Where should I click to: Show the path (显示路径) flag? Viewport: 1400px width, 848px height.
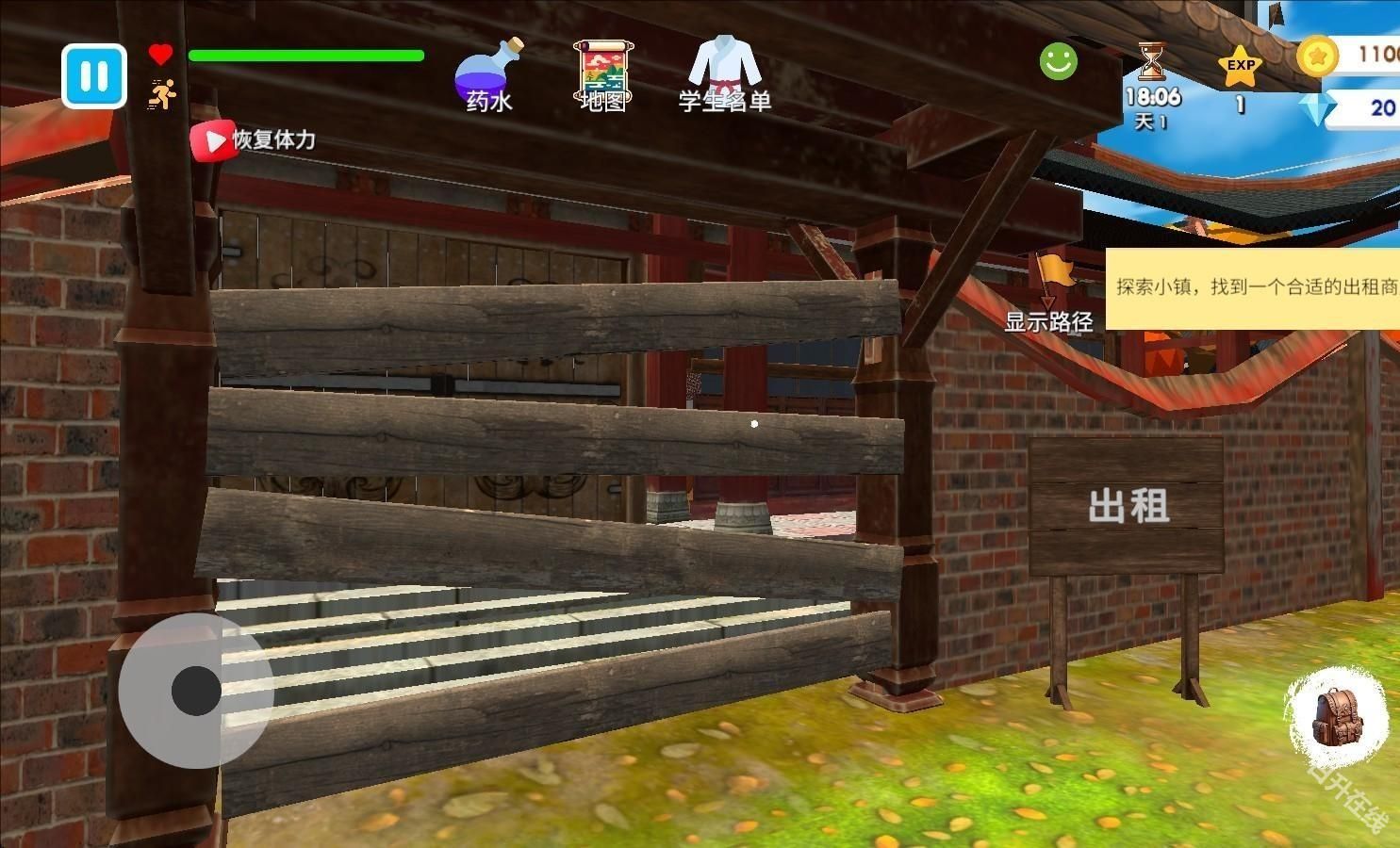pos(1052,292)
